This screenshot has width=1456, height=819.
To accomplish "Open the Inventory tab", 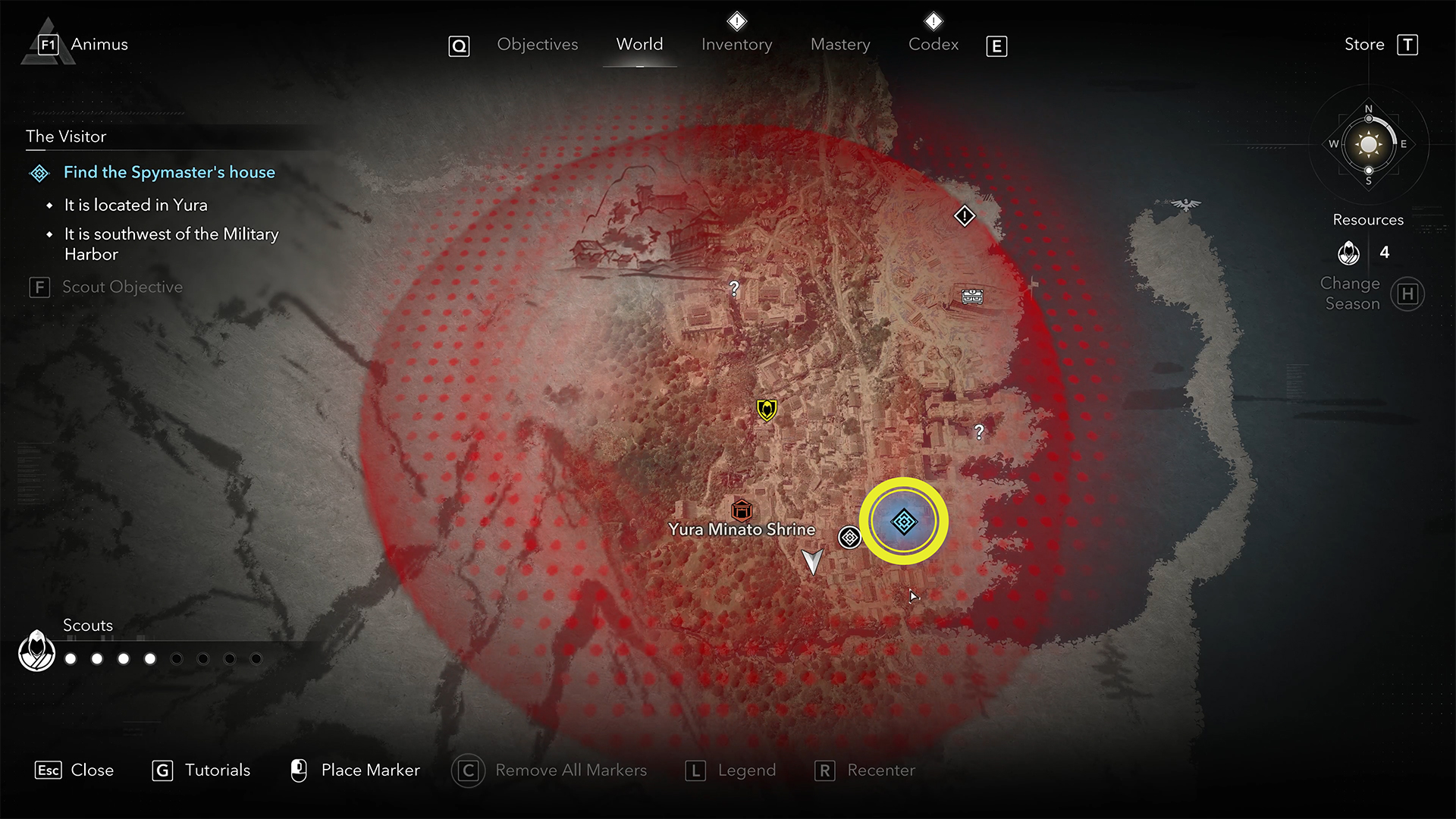I will (x=736, y=45).
